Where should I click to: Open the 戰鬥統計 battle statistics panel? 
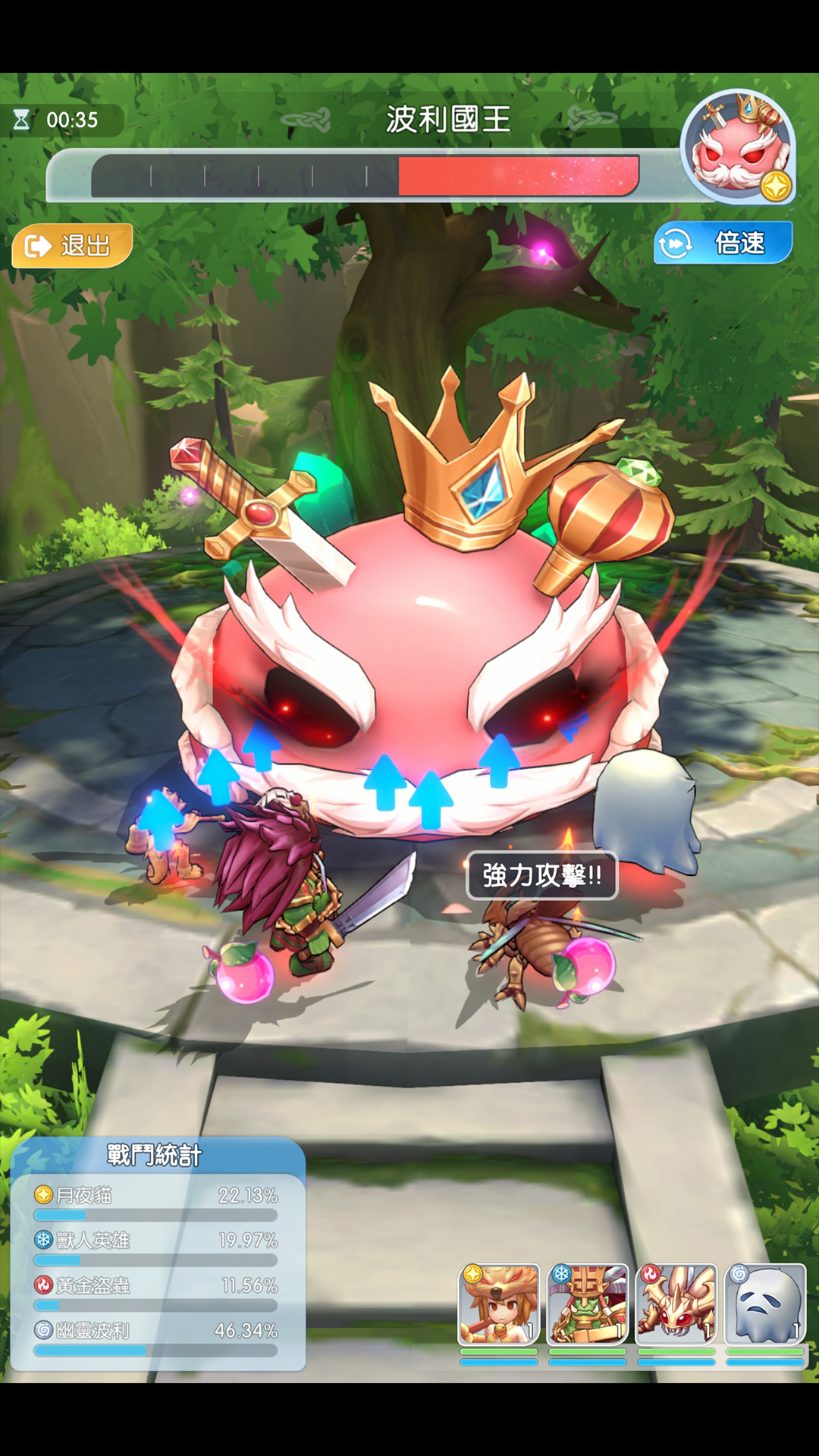[x=155, y=1156]
